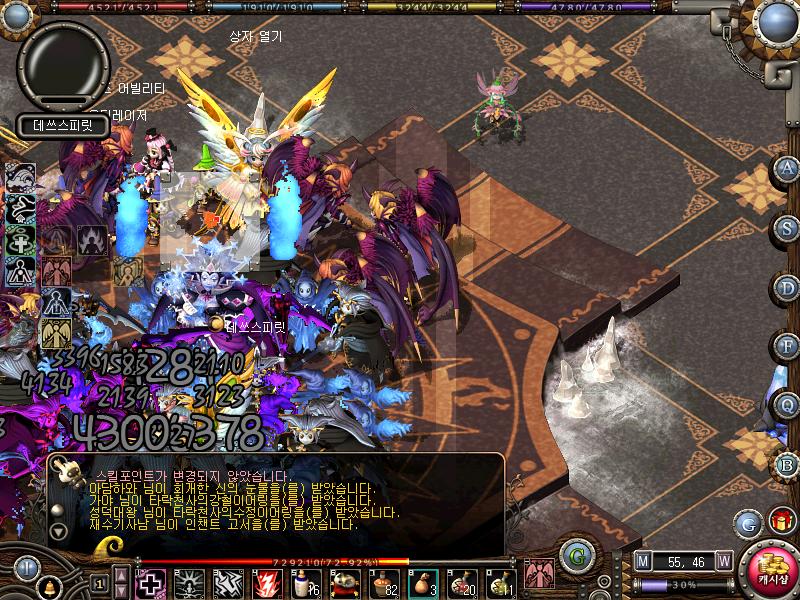Click the round D side button

(787, 287)
